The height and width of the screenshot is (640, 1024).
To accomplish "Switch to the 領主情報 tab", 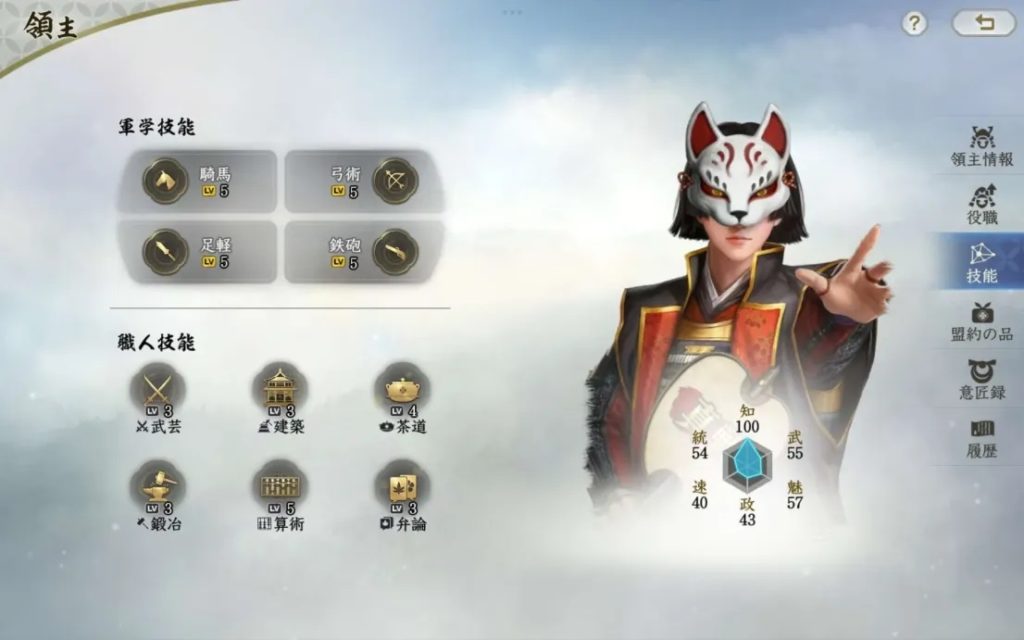I will pos(981,146).
